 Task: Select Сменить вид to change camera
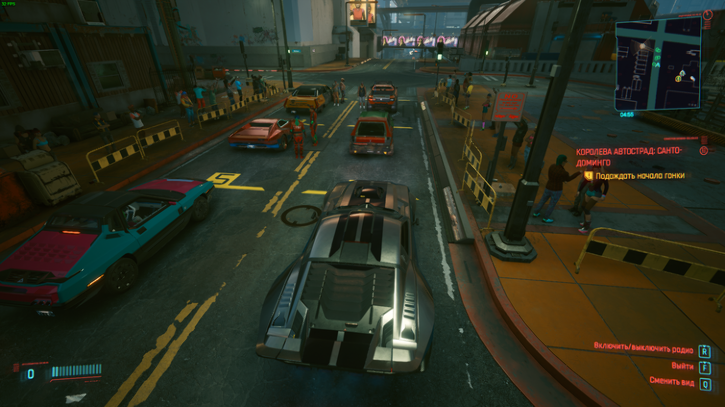click(x=671, y=382)
